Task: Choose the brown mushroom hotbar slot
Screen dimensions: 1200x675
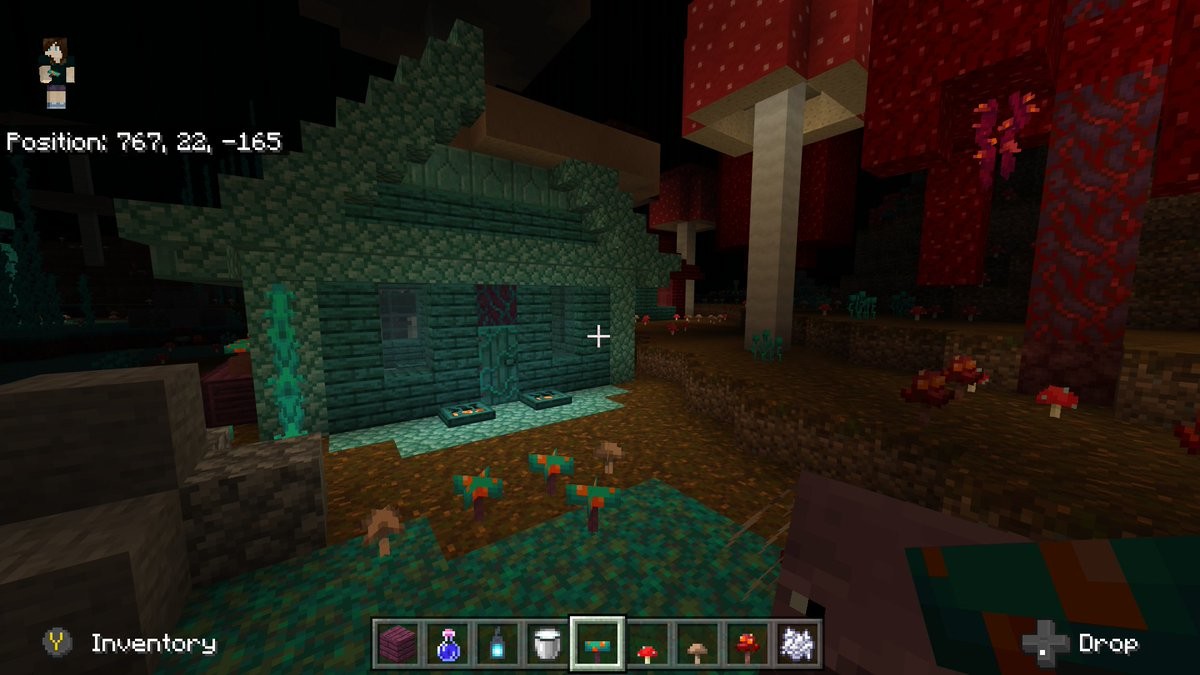Action: click(x=698, y=643)
